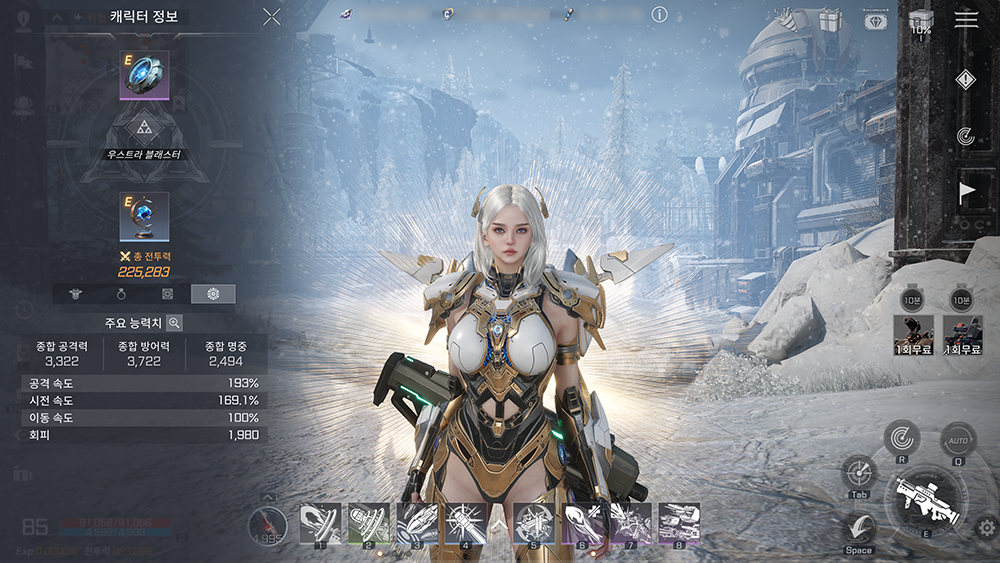Select the equipped blue ring core slot
Viewport: 1000px width, 563px height.
[144, 75]
